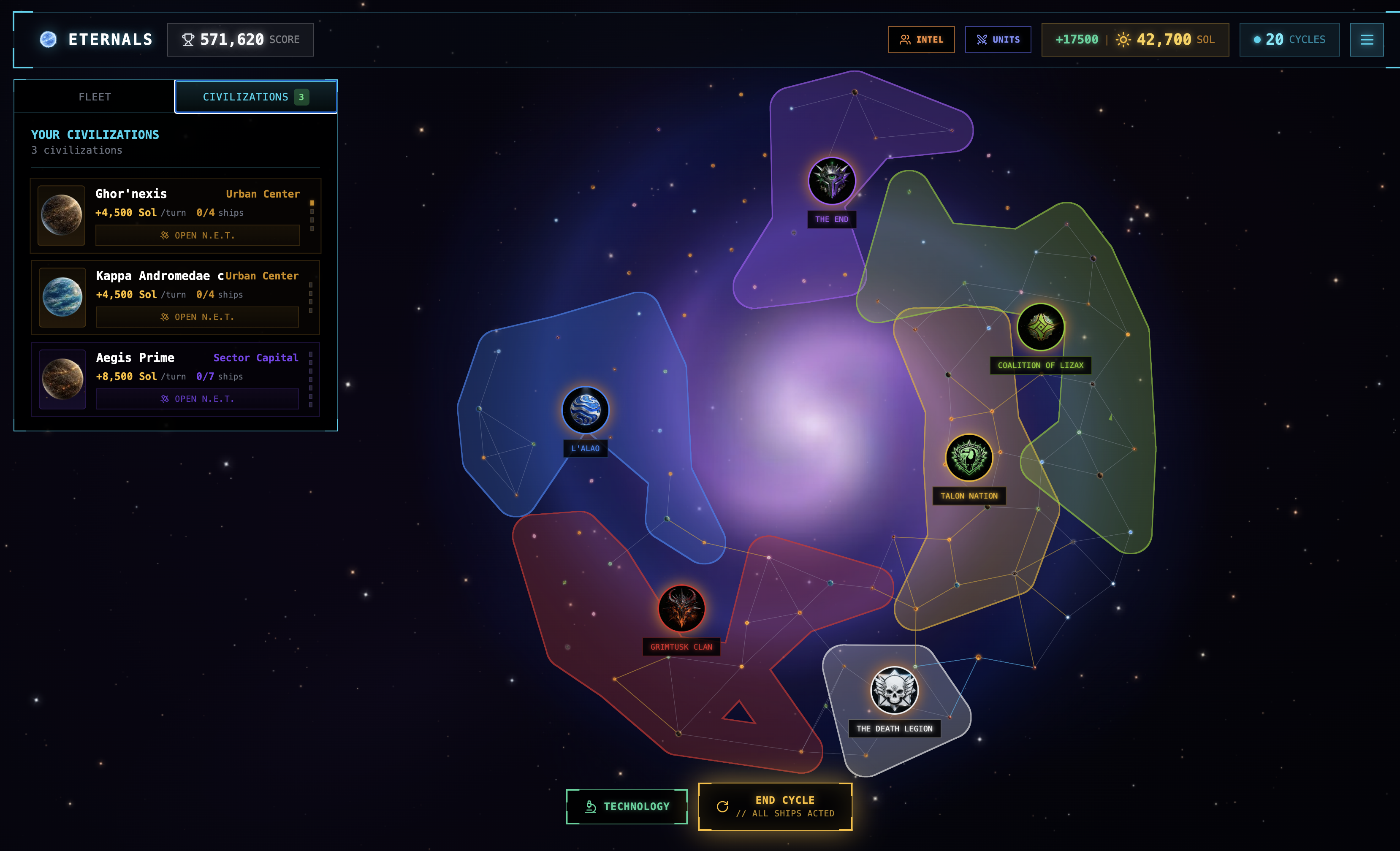
Task: Choose the Talon Nation faction emblem
Action: pyautogui.click(x=969, y=458)
